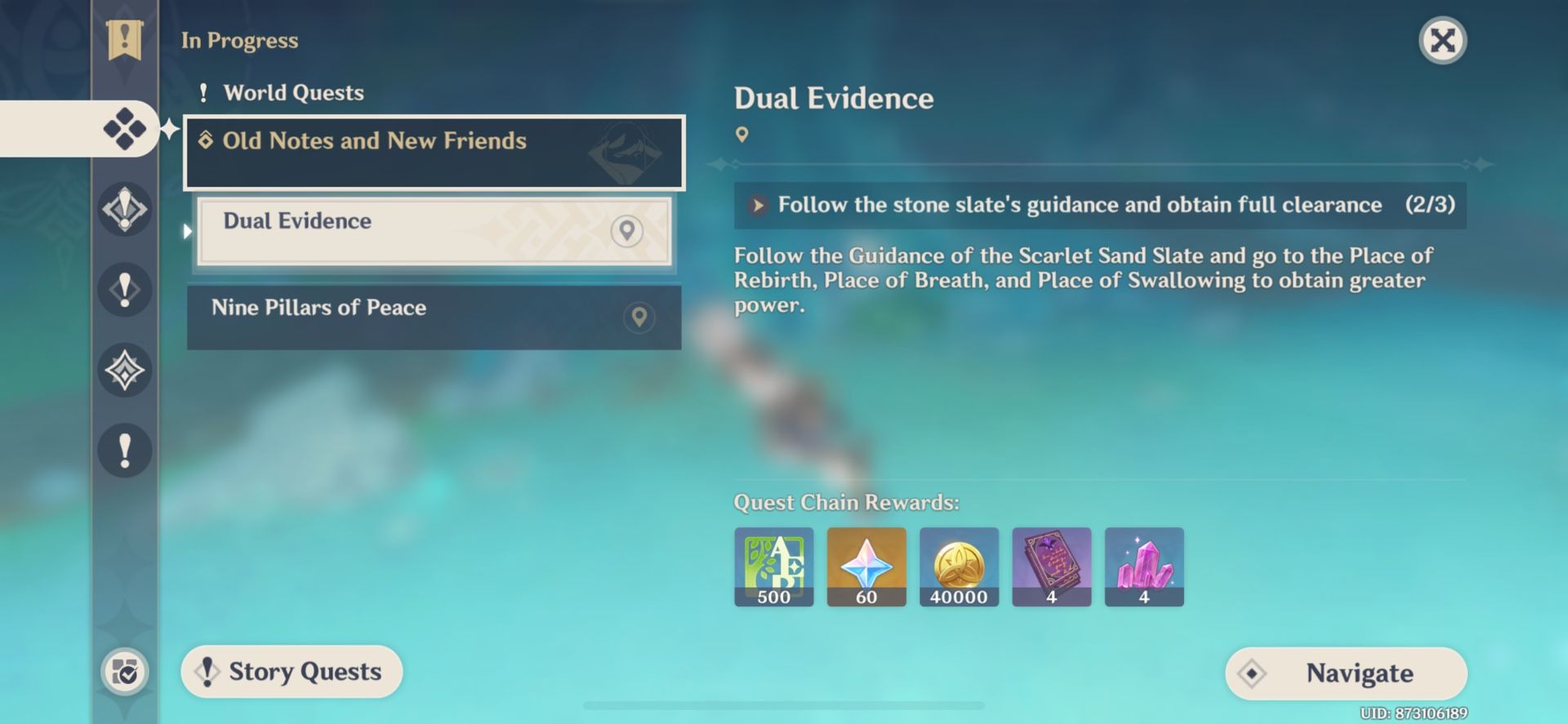1568x724 pixels.
Task: Expand the World Quests section
Action: pos(293,92)
